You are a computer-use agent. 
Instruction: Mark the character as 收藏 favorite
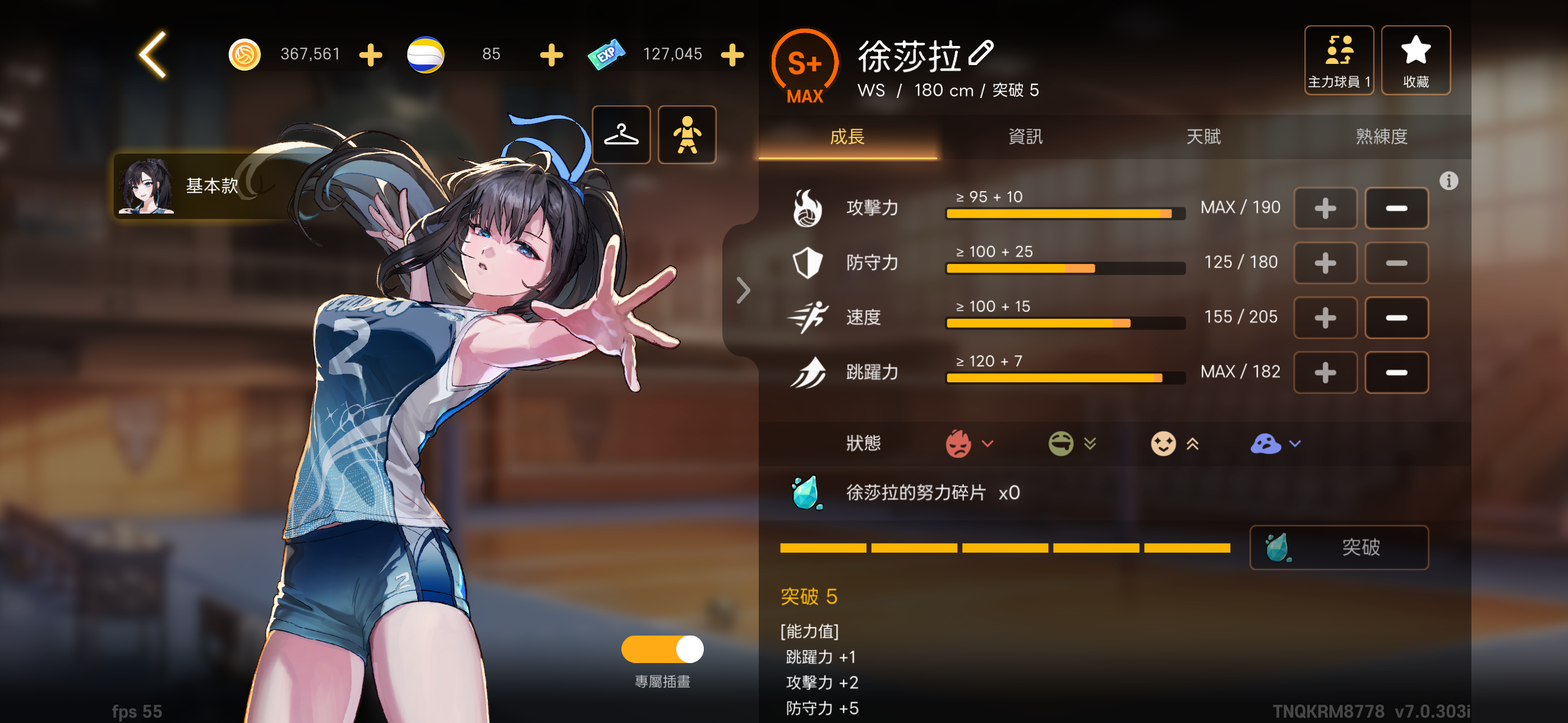(x=1415, y=61)
